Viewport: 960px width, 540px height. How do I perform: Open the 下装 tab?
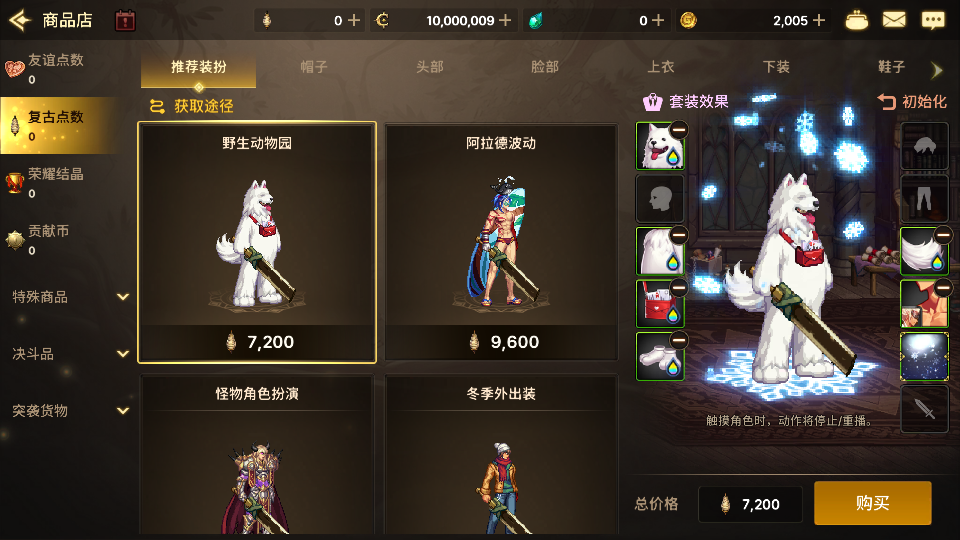(776, 67)
